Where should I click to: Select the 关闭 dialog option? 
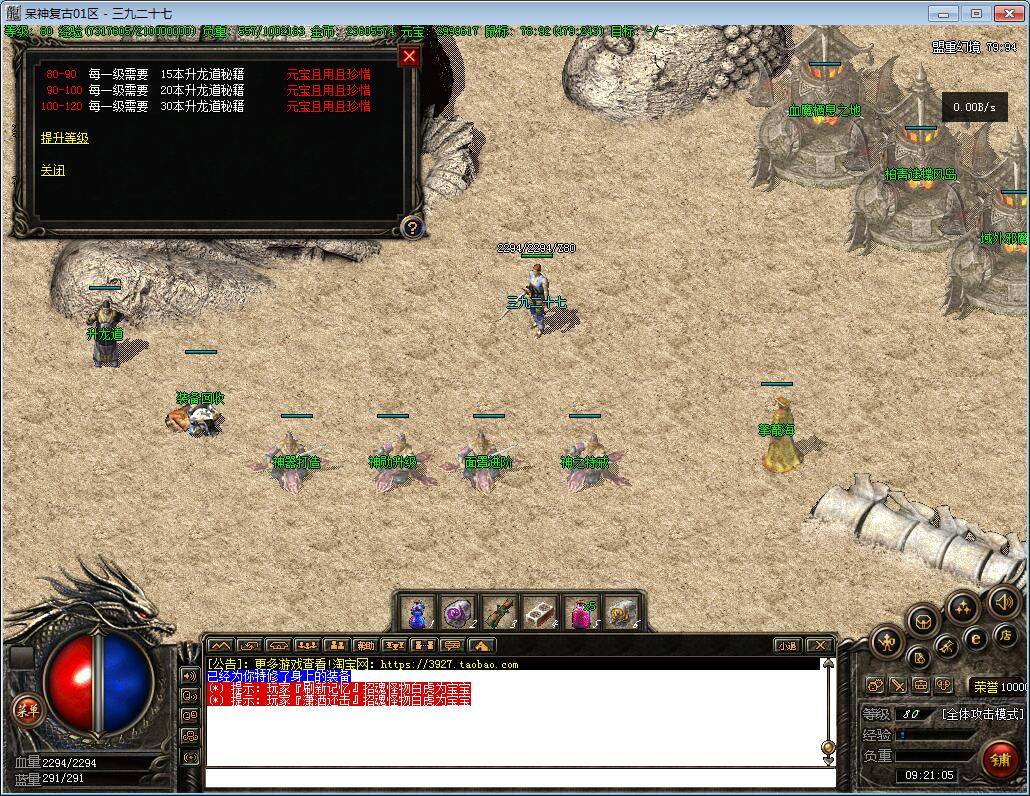(x=53, y=171)
